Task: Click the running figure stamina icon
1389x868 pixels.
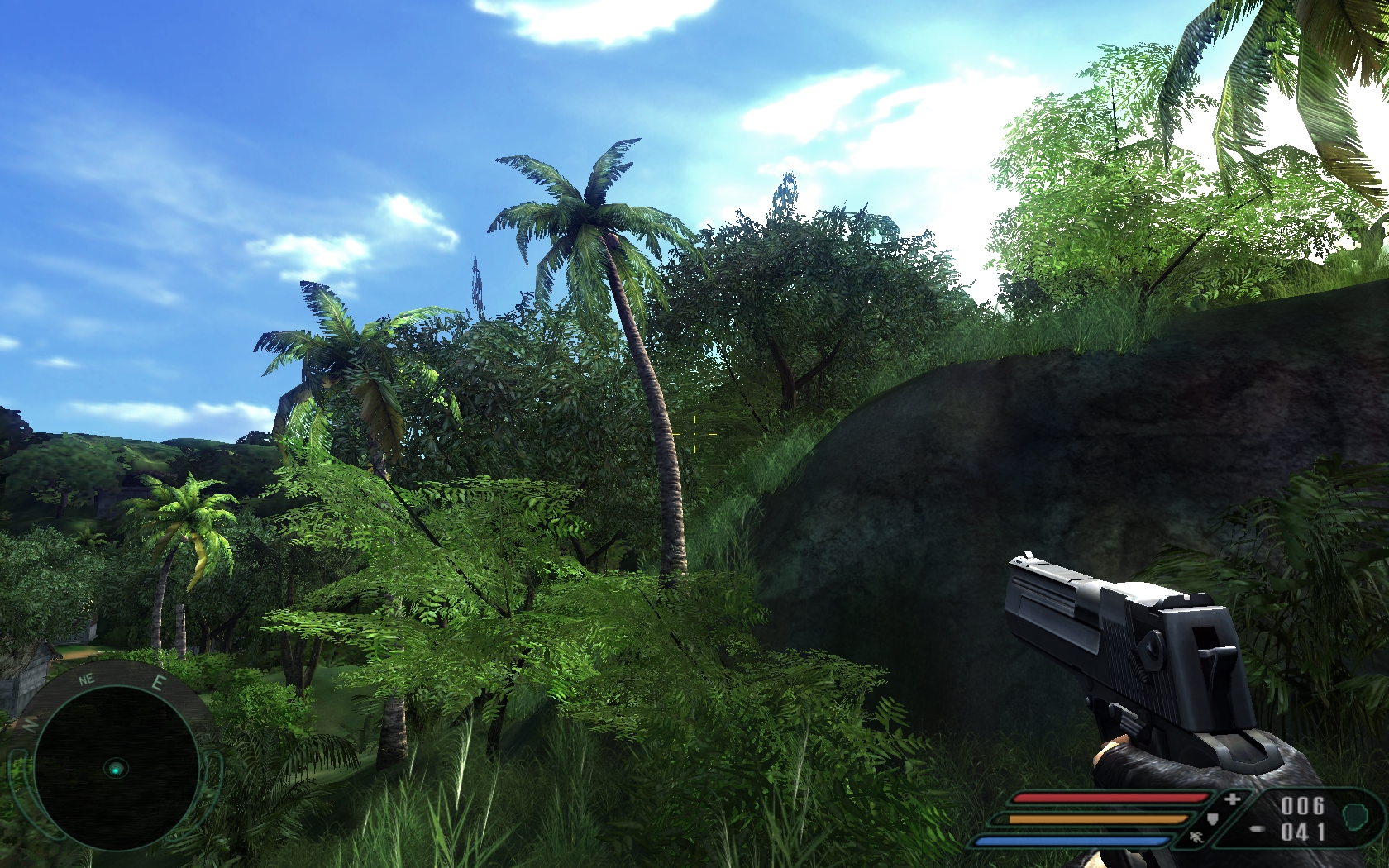Action: 1195,838
